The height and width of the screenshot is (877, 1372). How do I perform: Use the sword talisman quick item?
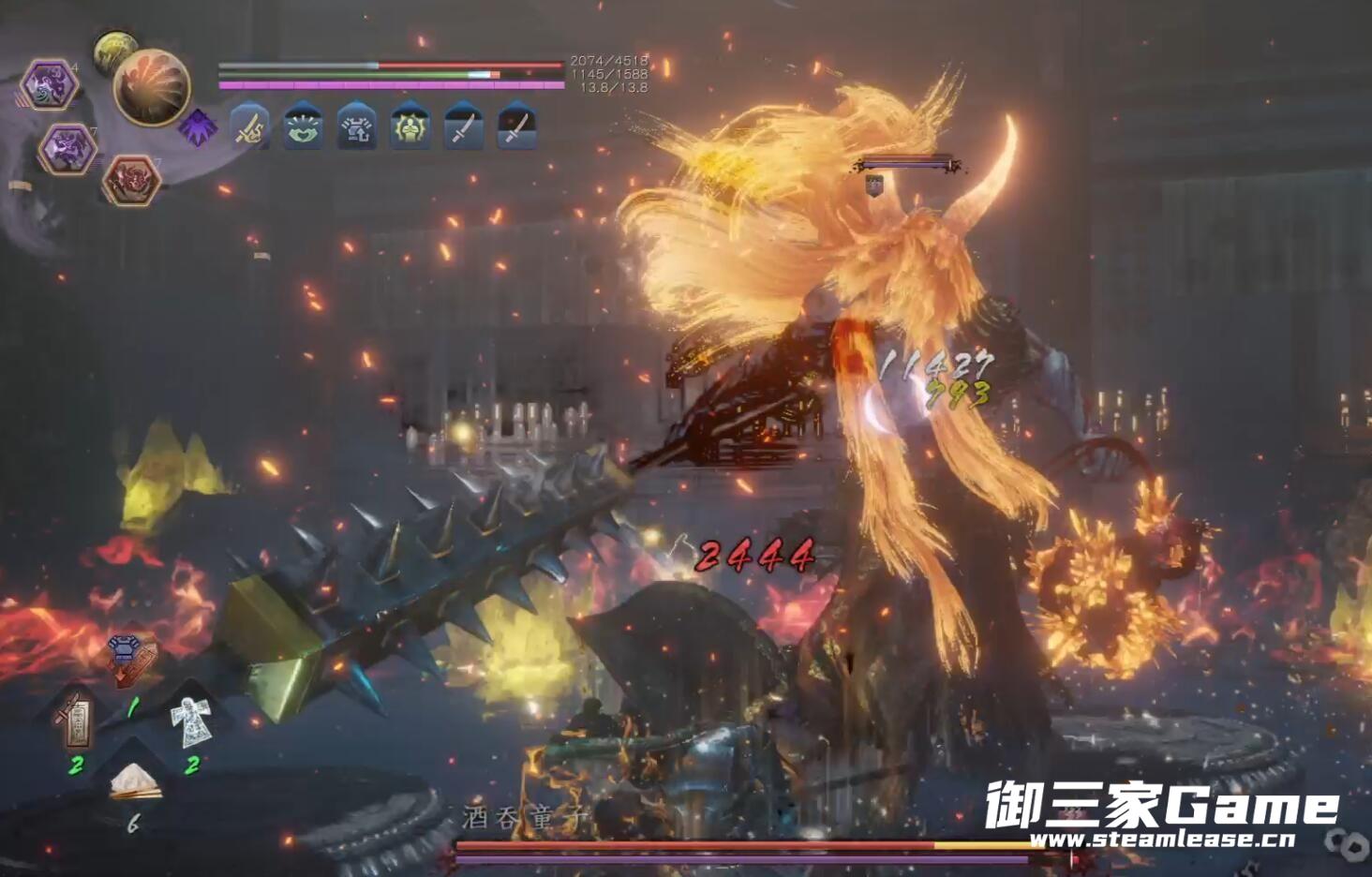click(x=77, y=720)
